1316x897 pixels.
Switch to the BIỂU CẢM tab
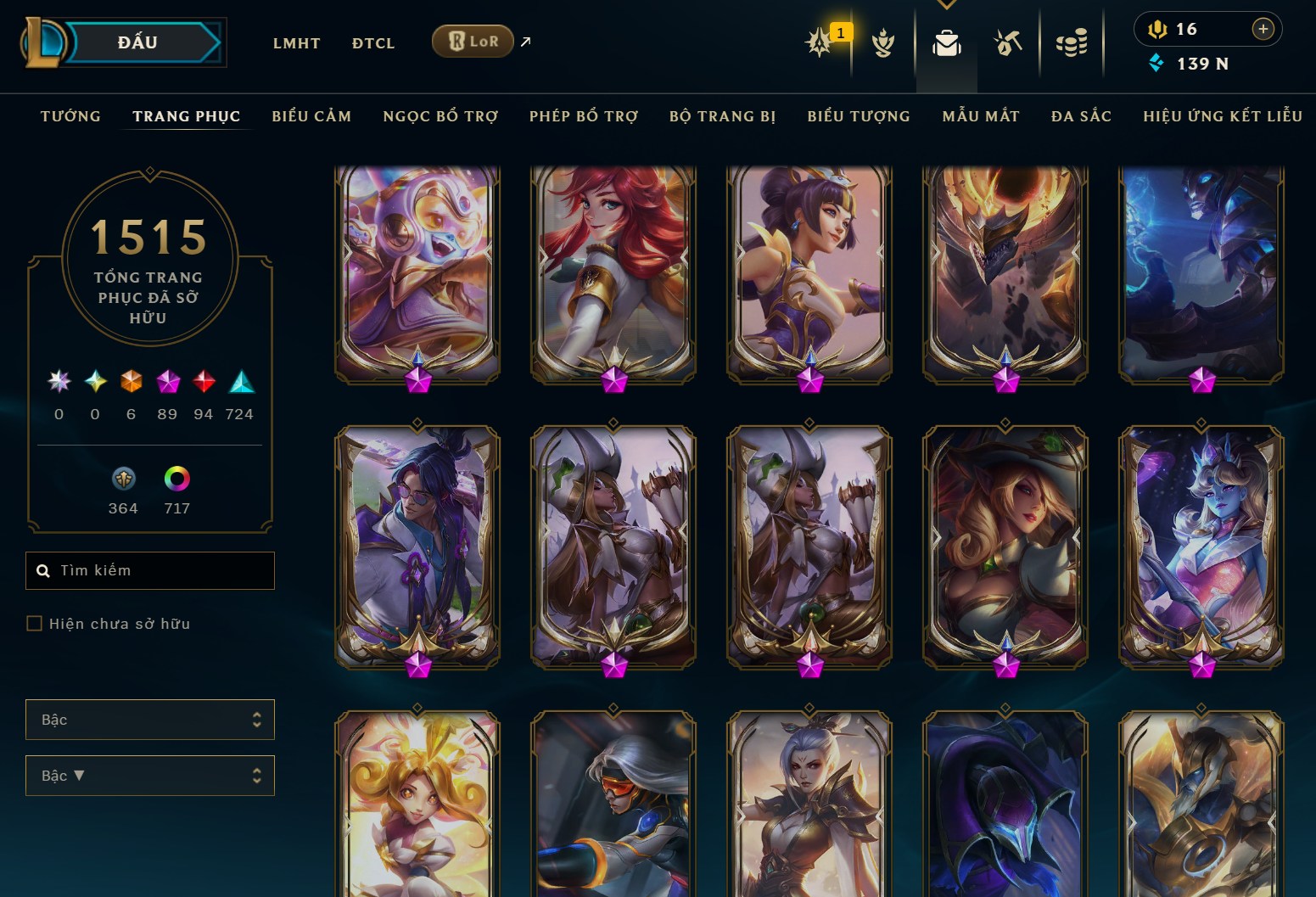311,116
